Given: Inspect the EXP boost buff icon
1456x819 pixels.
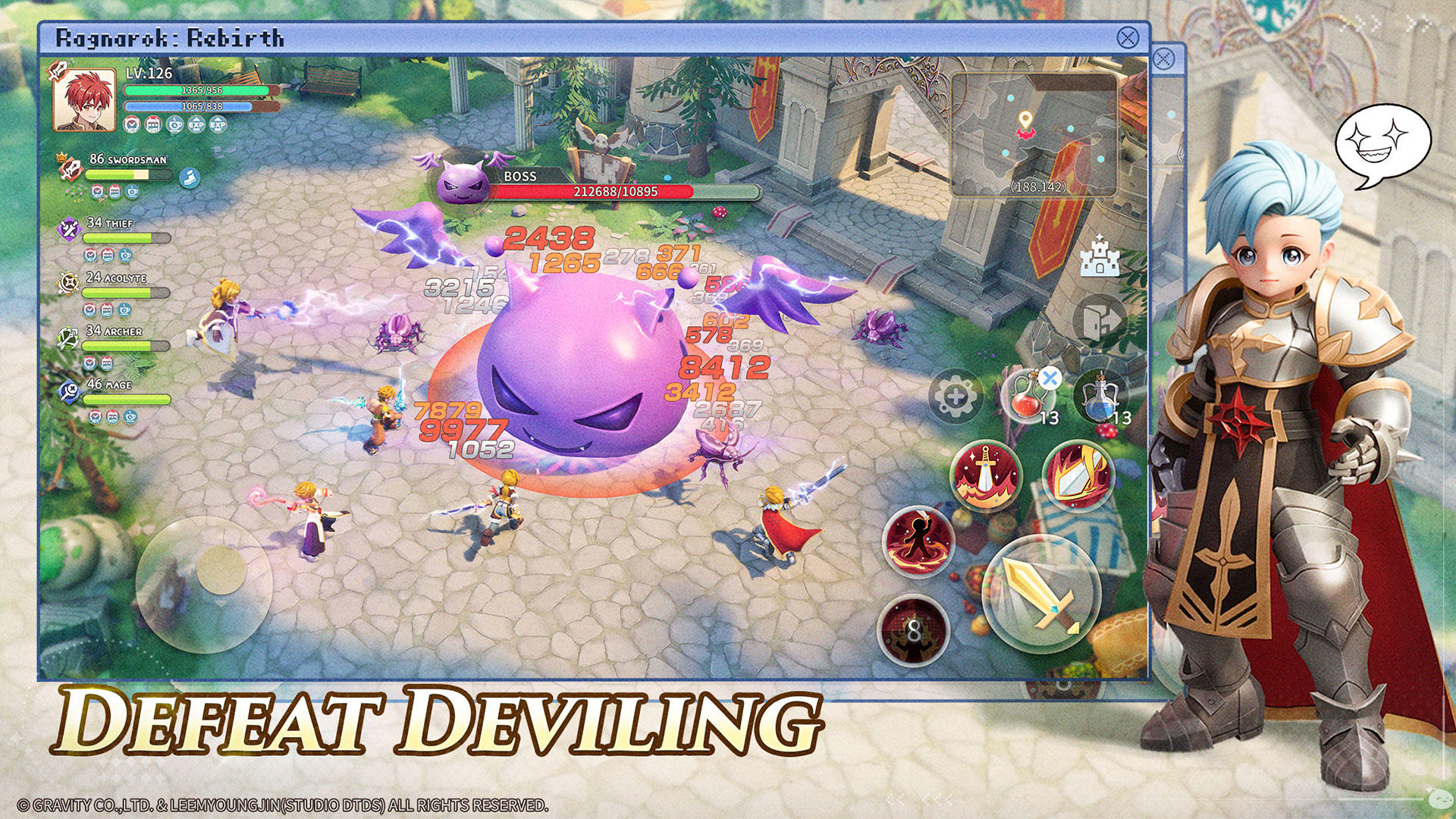Looking at the screenshot, I should 197,124.
